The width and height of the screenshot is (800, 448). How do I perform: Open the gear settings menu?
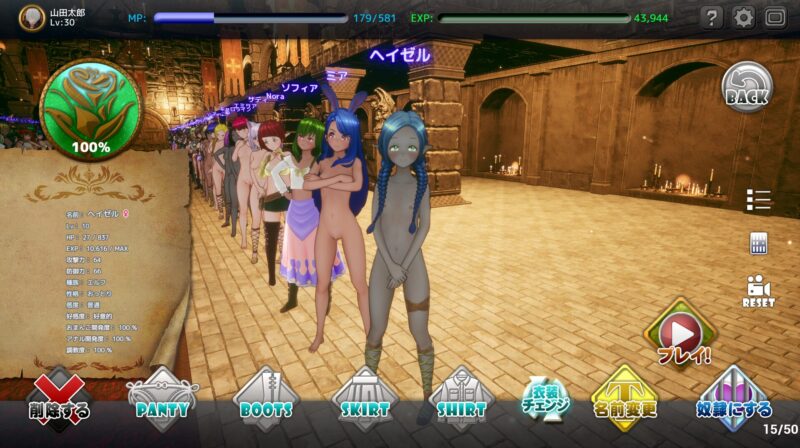743,17
